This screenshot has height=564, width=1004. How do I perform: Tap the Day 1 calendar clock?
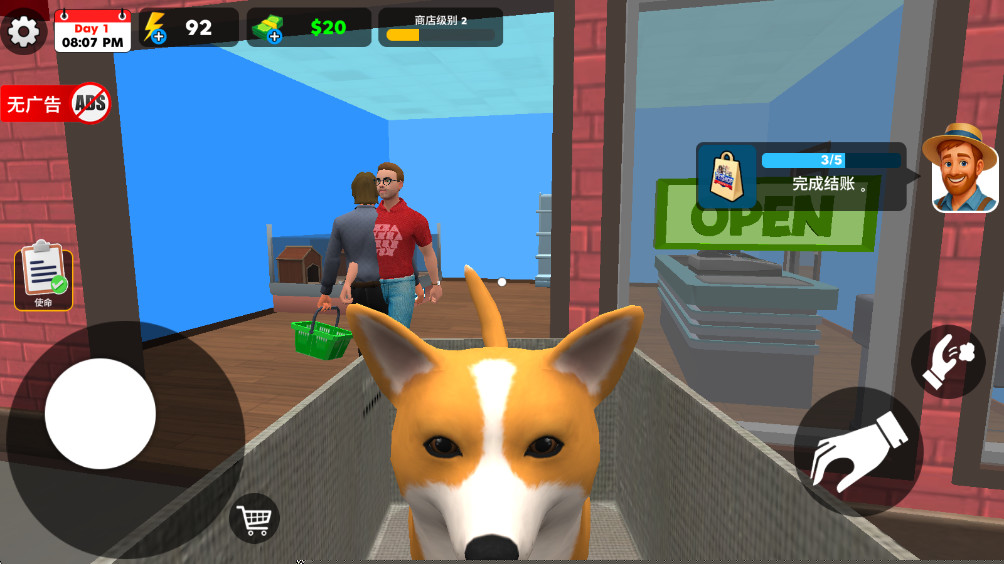click(x=93, y=30)
